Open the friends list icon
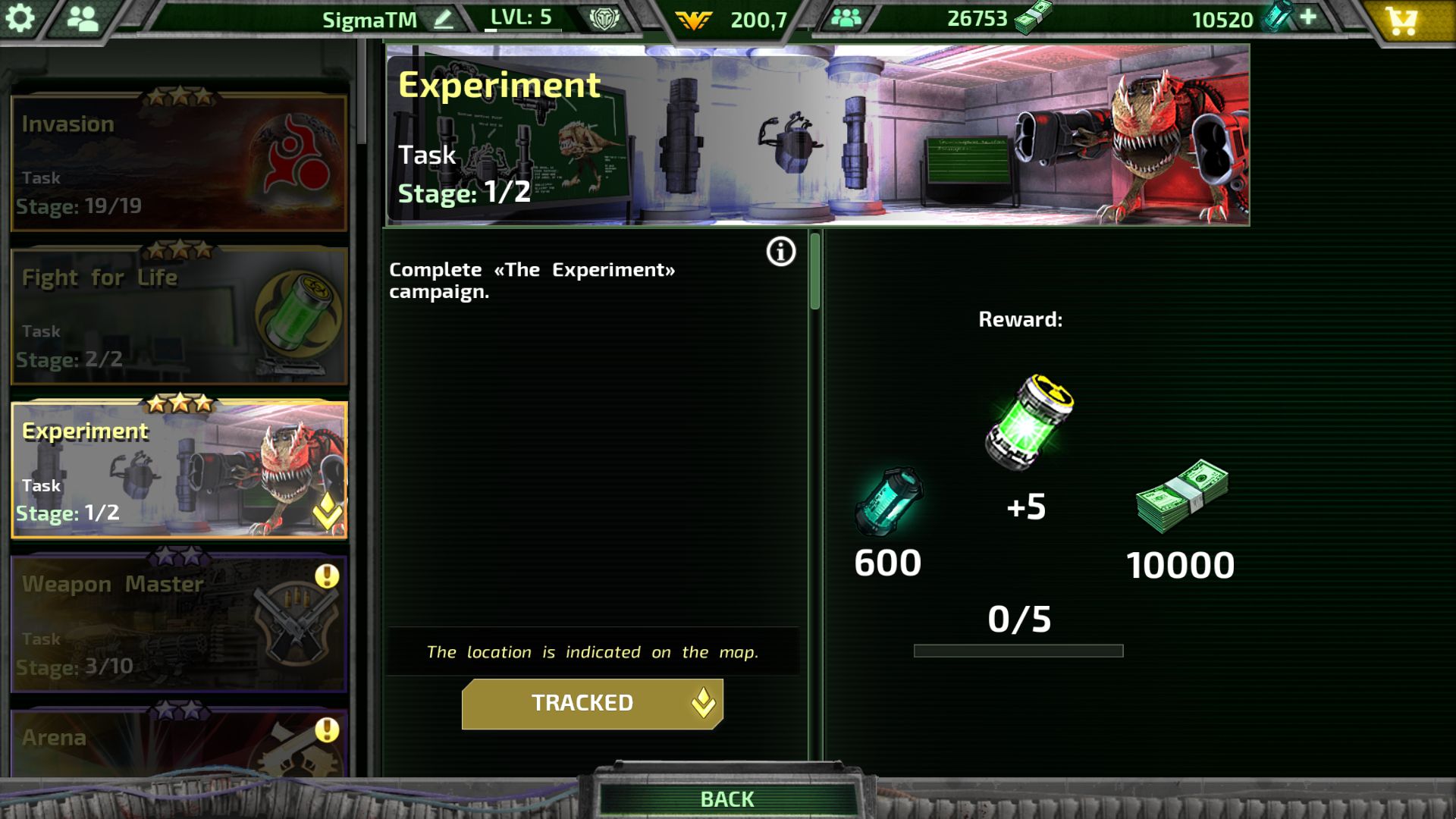The height and width of the screenshot is (819, 1456). click(83, 18)
